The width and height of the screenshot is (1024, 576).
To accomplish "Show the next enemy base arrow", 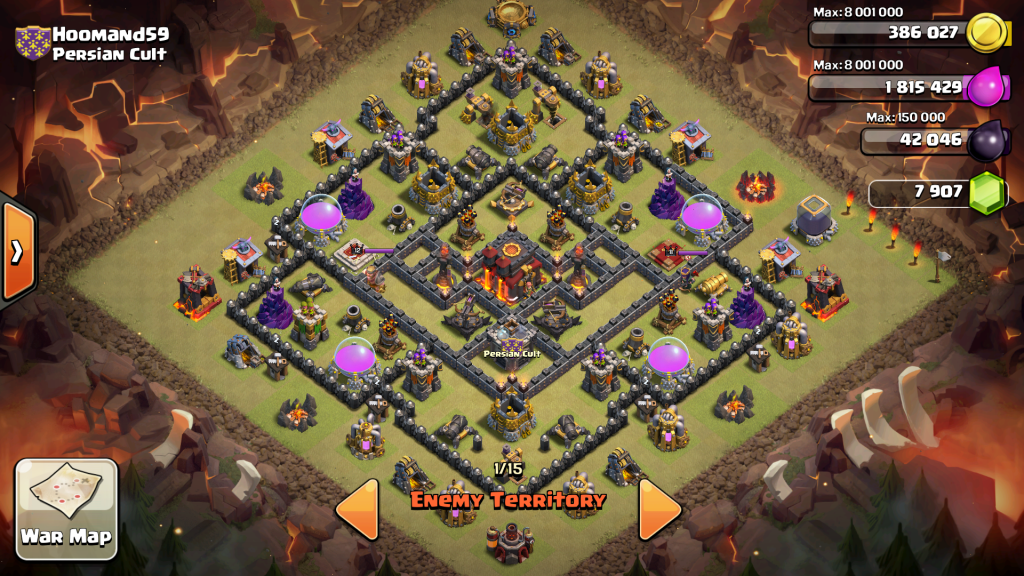I will pos(659,510).
